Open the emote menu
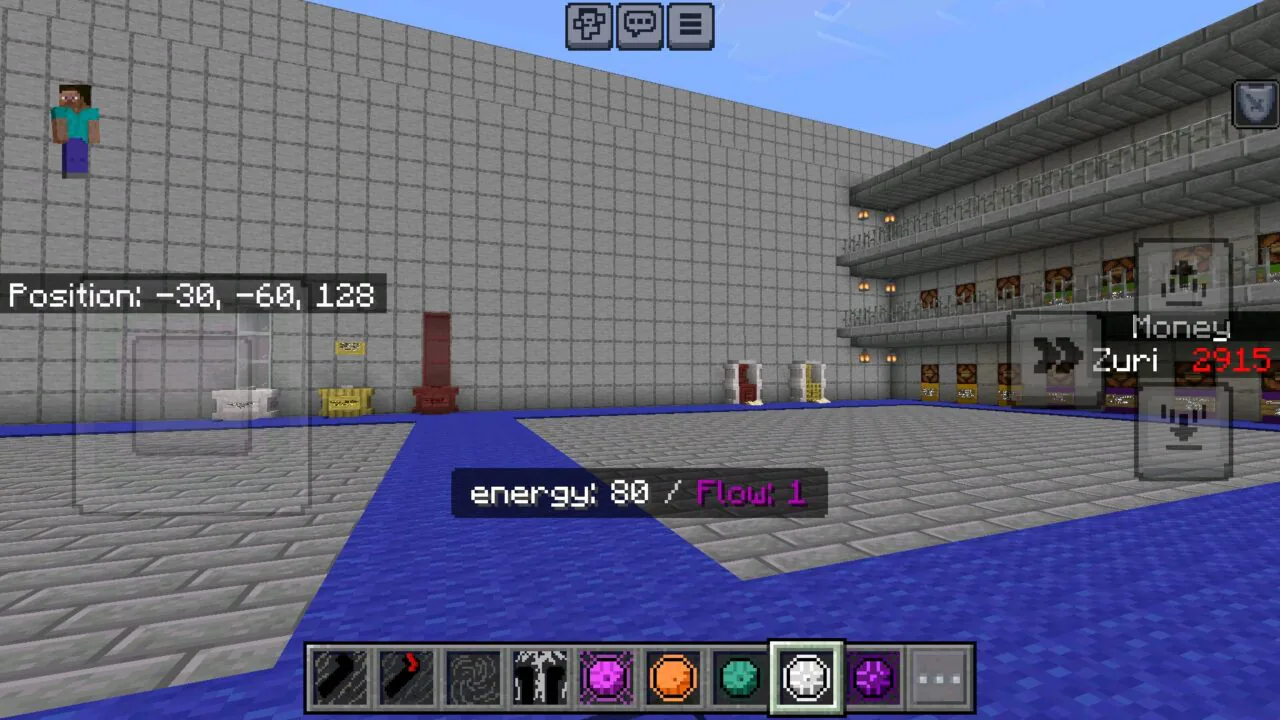This screenshot has height=720, width=1280. click(588, 25)
